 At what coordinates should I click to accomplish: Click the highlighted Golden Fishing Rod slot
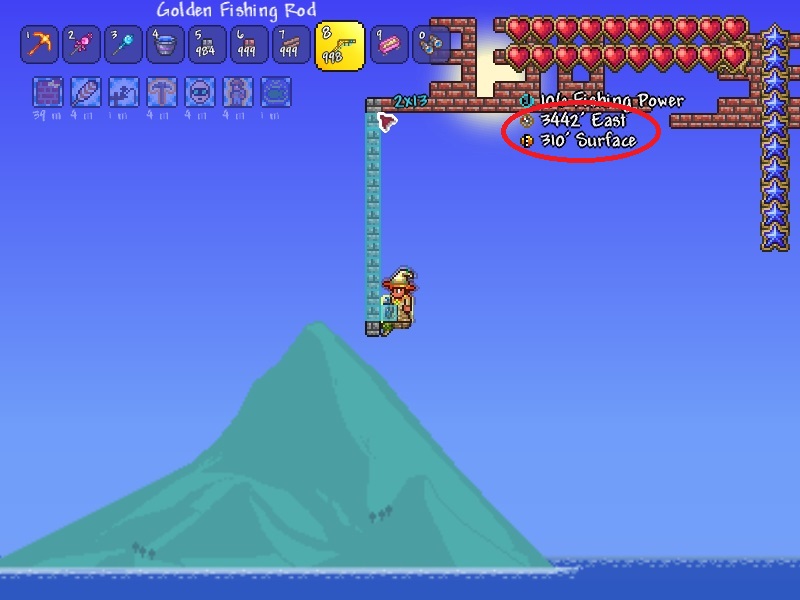pos(340,46)
